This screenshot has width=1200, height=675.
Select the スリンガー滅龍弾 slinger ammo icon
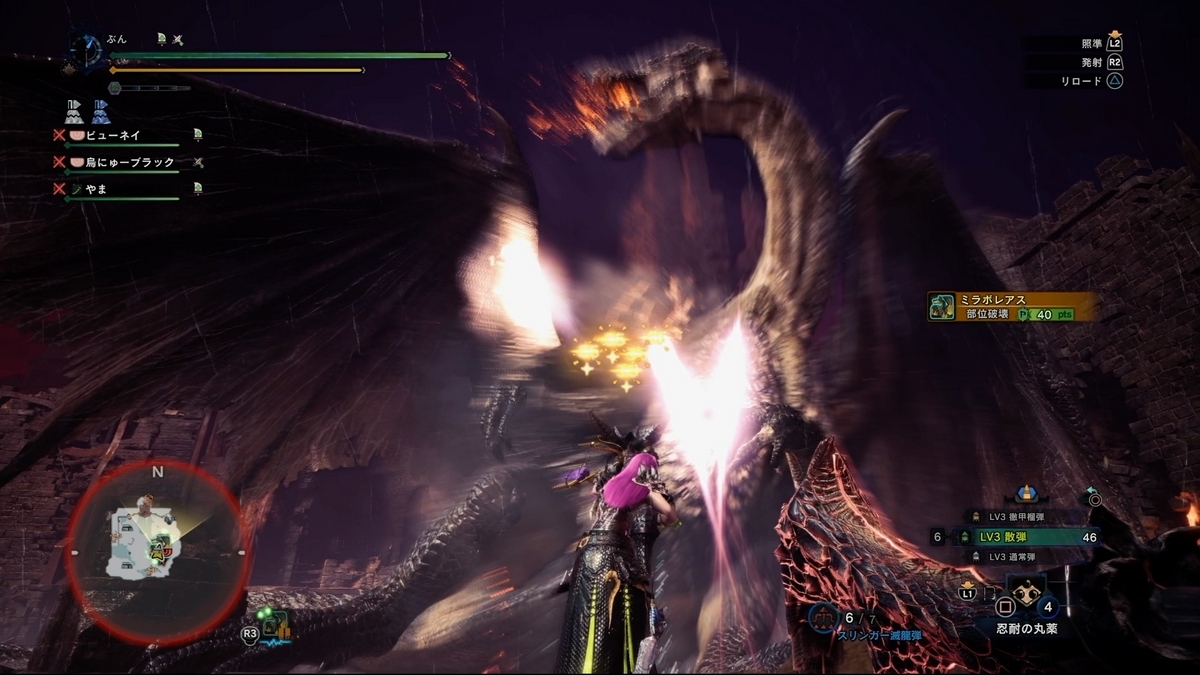pyautogui.click(x=822, y=617)
